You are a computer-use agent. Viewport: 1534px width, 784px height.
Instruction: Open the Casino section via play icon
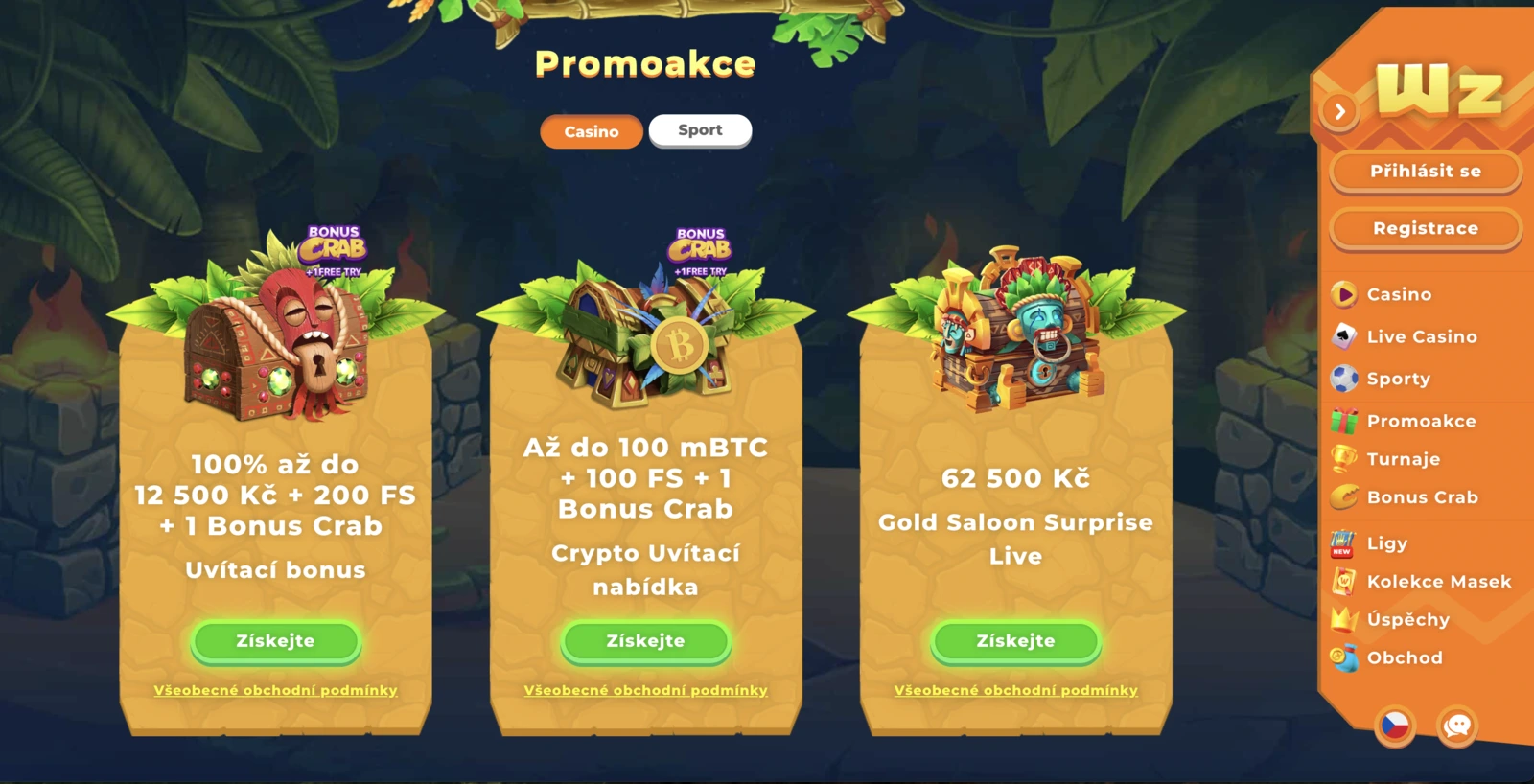[x=1345, y=294]
